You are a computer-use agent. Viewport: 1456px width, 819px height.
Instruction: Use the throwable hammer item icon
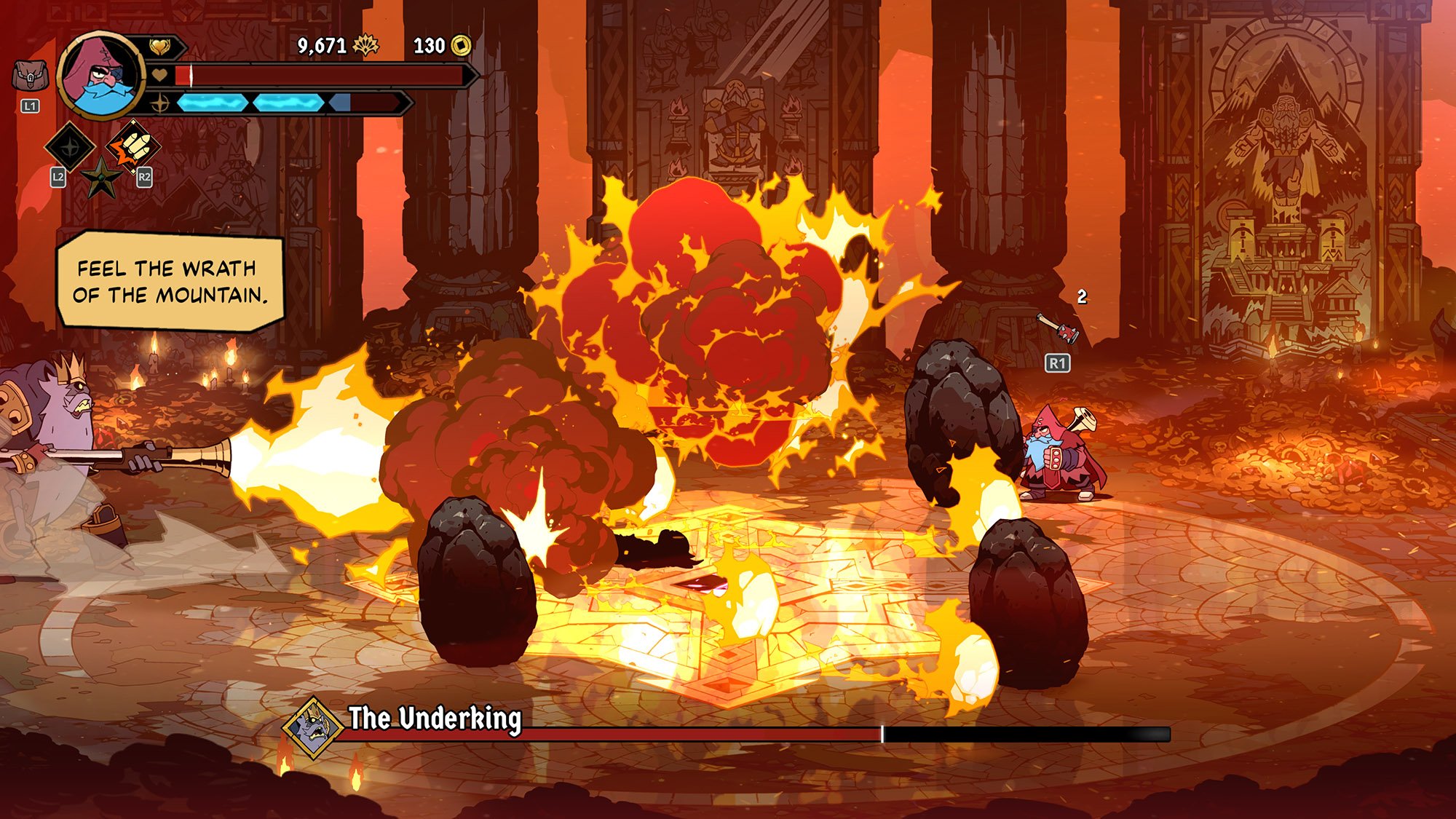point(1058,328)
